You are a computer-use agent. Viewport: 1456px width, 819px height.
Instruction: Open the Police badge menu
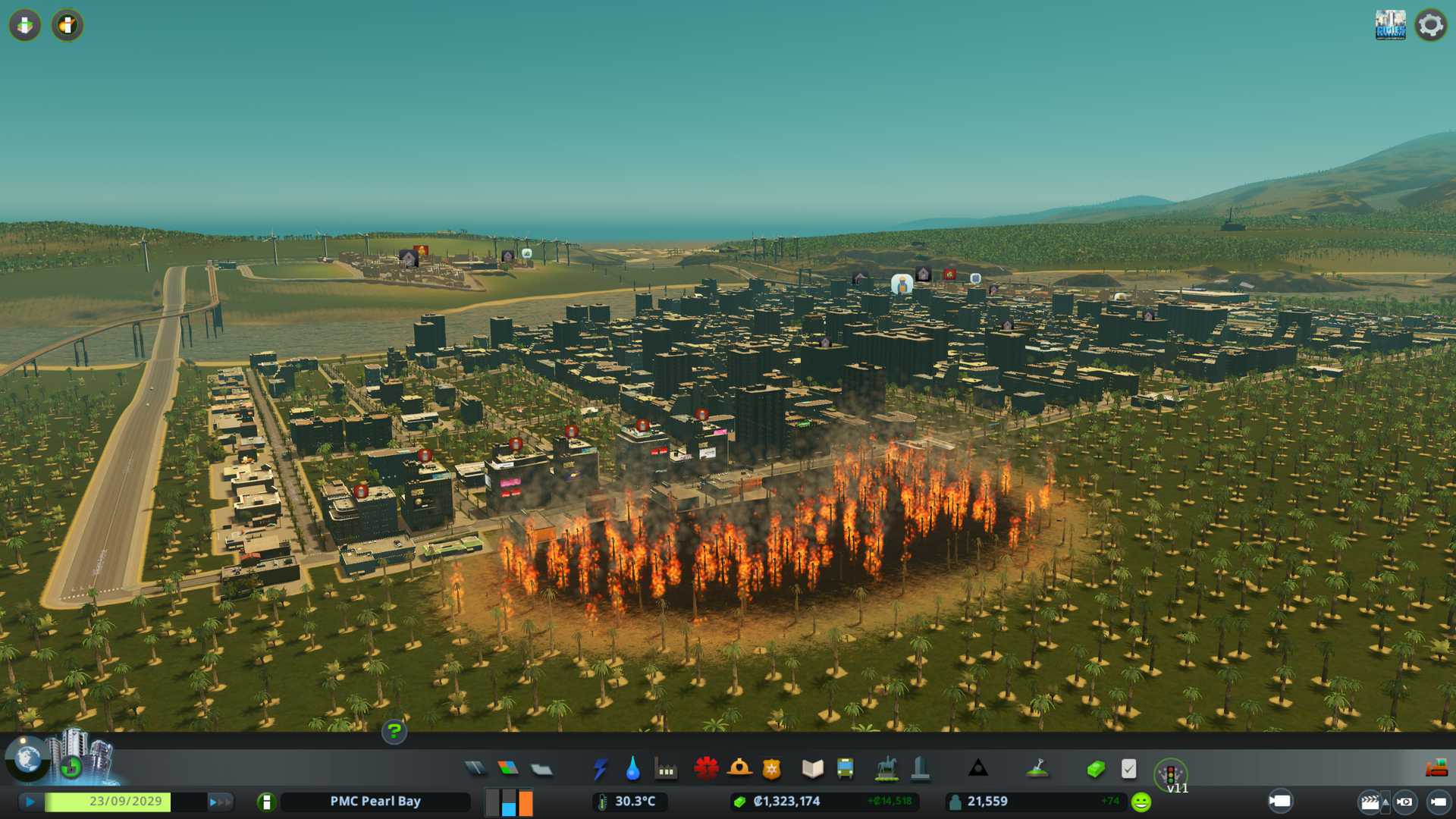click(771, 769)
